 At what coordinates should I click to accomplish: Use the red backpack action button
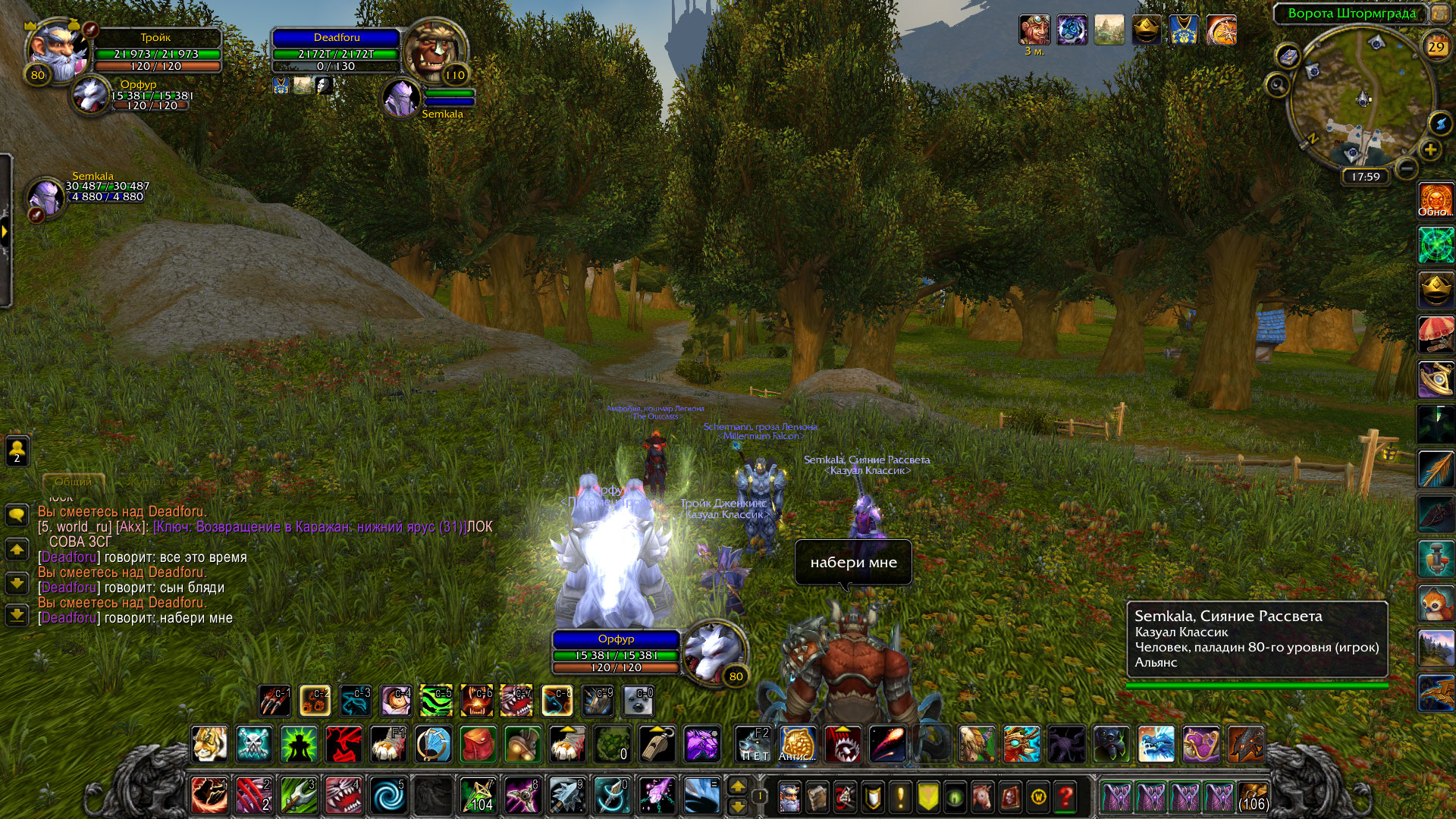click(x=478, y=745)
